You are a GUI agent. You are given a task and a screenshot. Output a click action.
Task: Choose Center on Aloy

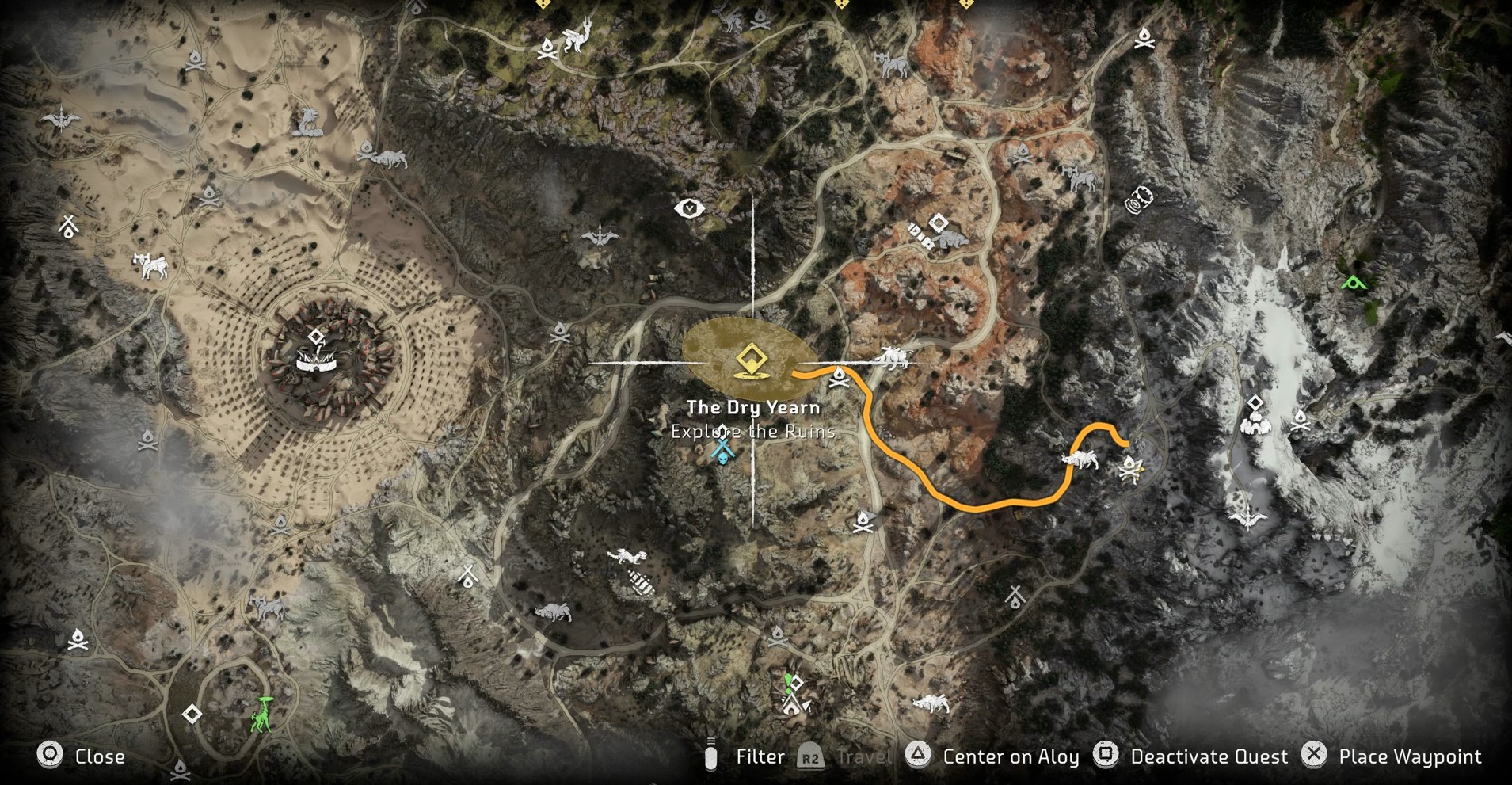coord(1010,757)
